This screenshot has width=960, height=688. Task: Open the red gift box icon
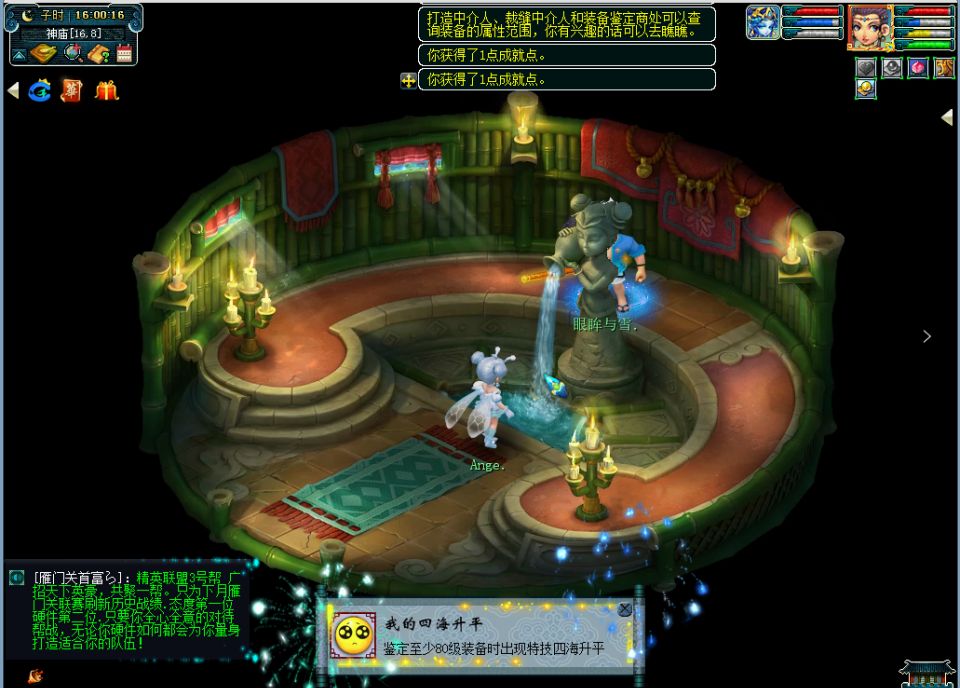(106, 91)
